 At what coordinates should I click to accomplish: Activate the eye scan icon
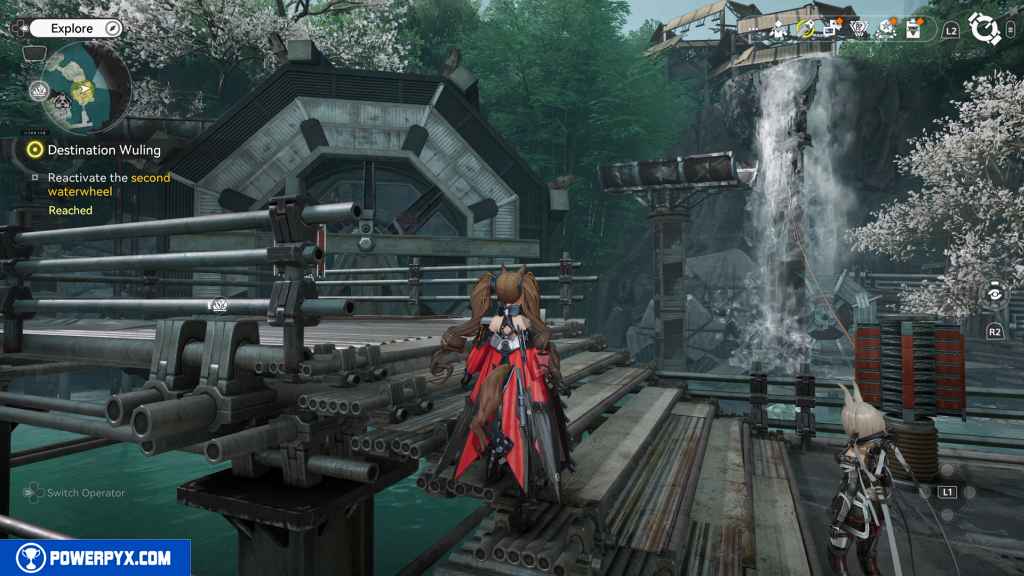[994, 294]
